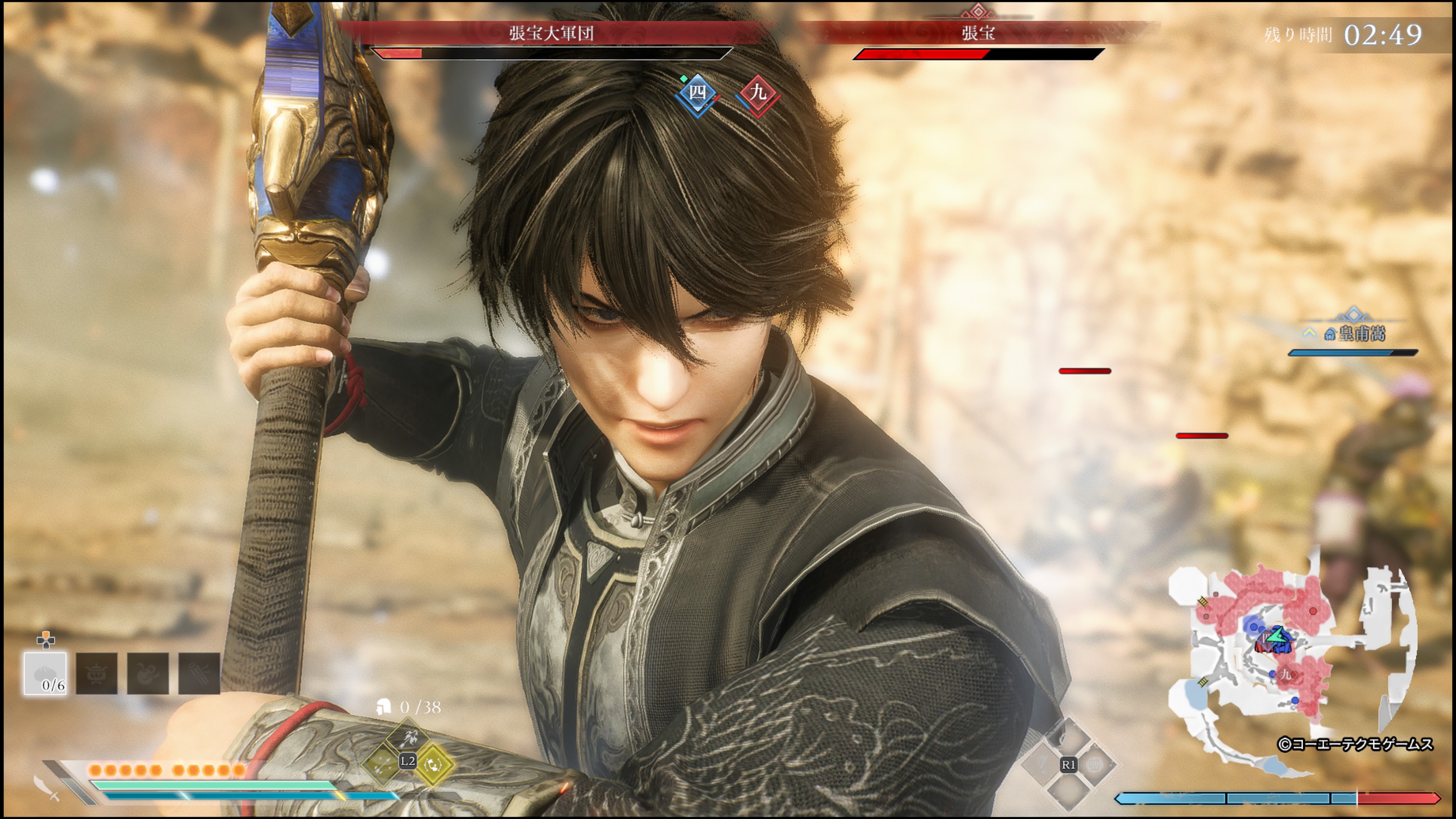Select the incense burner item slot

[97, 673]
